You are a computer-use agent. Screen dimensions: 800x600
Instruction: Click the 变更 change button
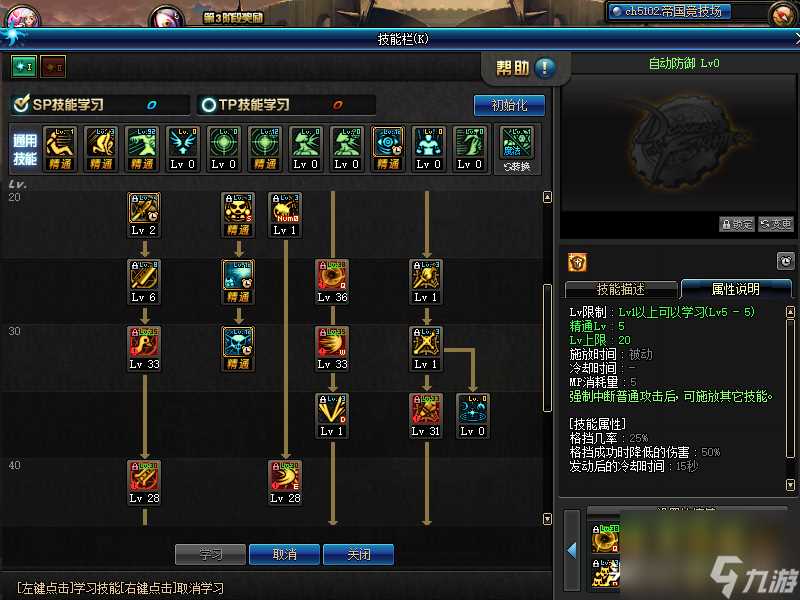coord(776,224)
